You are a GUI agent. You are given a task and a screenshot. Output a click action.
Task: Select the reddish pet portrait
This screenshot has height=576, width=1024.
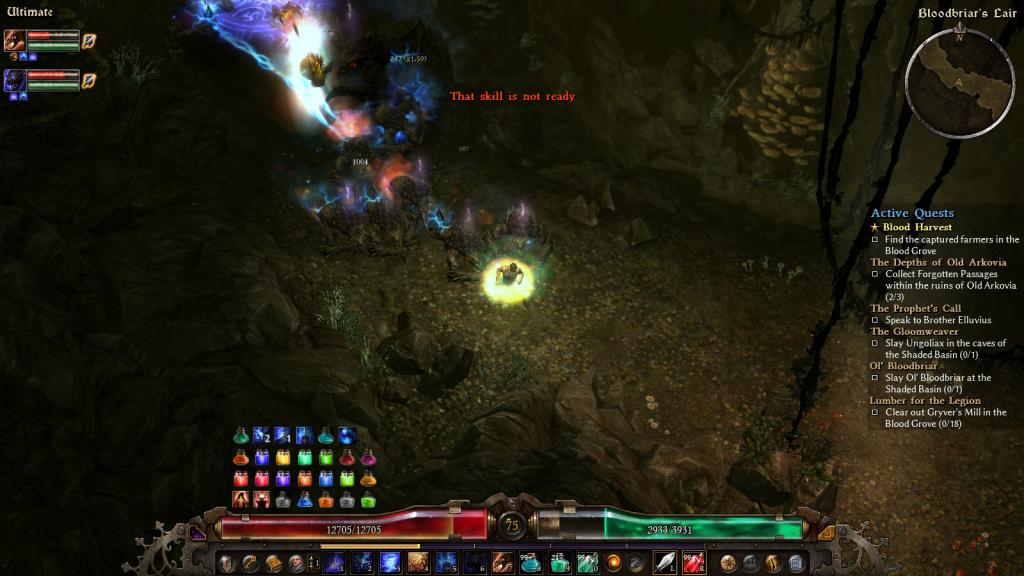(15, 40)
